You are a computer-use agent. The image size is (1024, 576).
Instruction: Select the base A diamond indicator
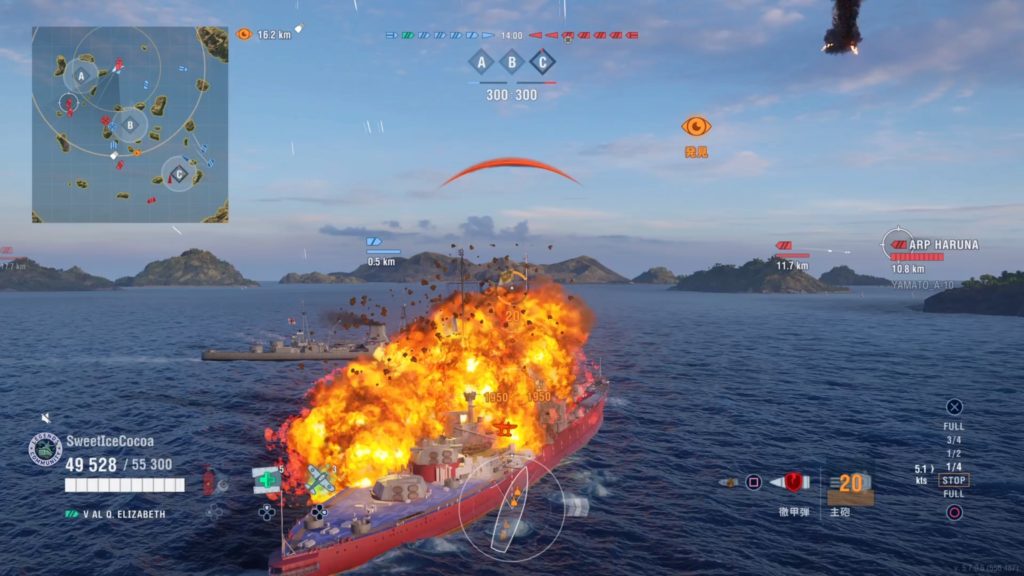(x=482, y=62)
